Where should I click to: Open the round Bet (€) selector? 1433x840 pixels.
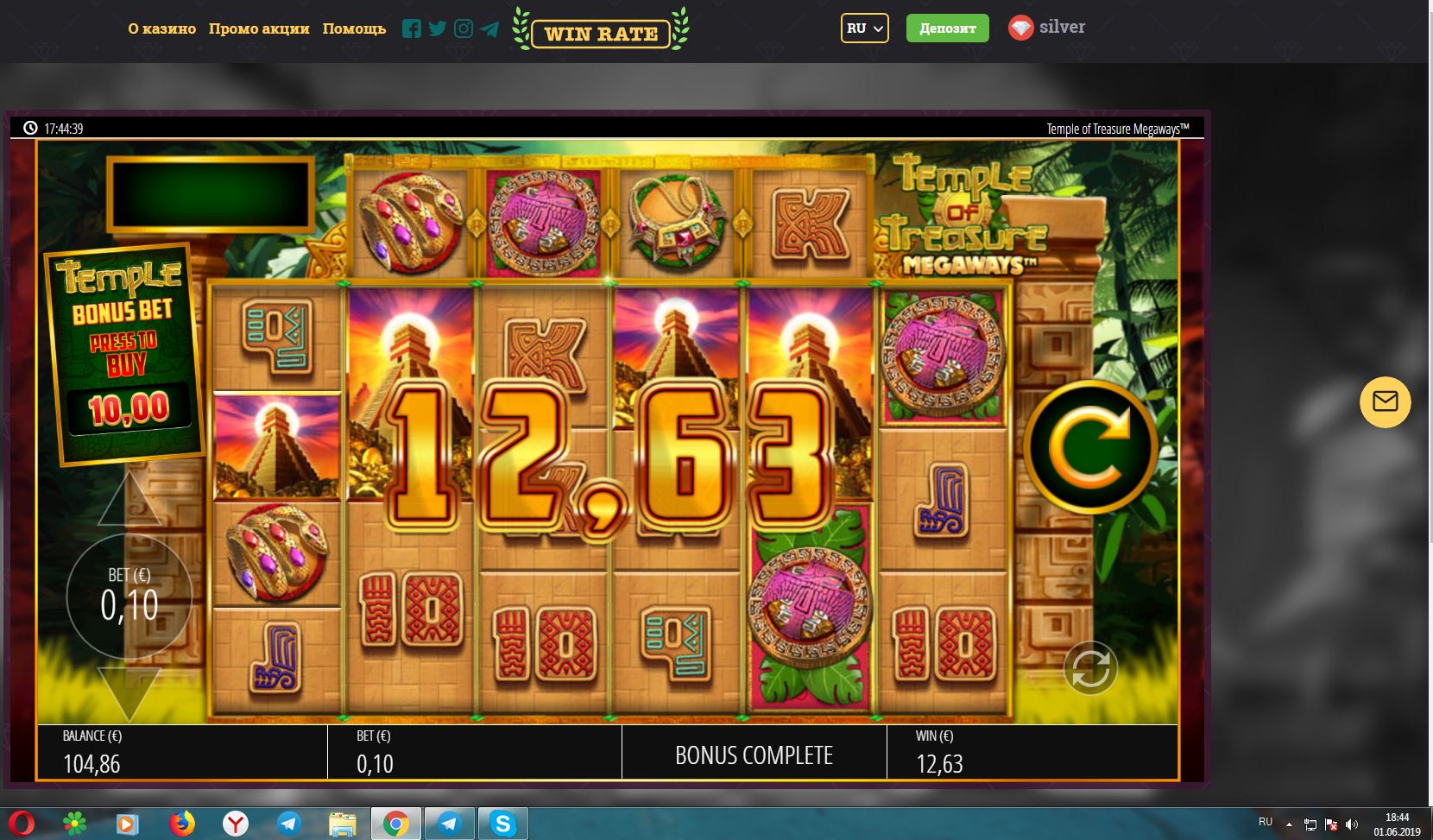129,596
